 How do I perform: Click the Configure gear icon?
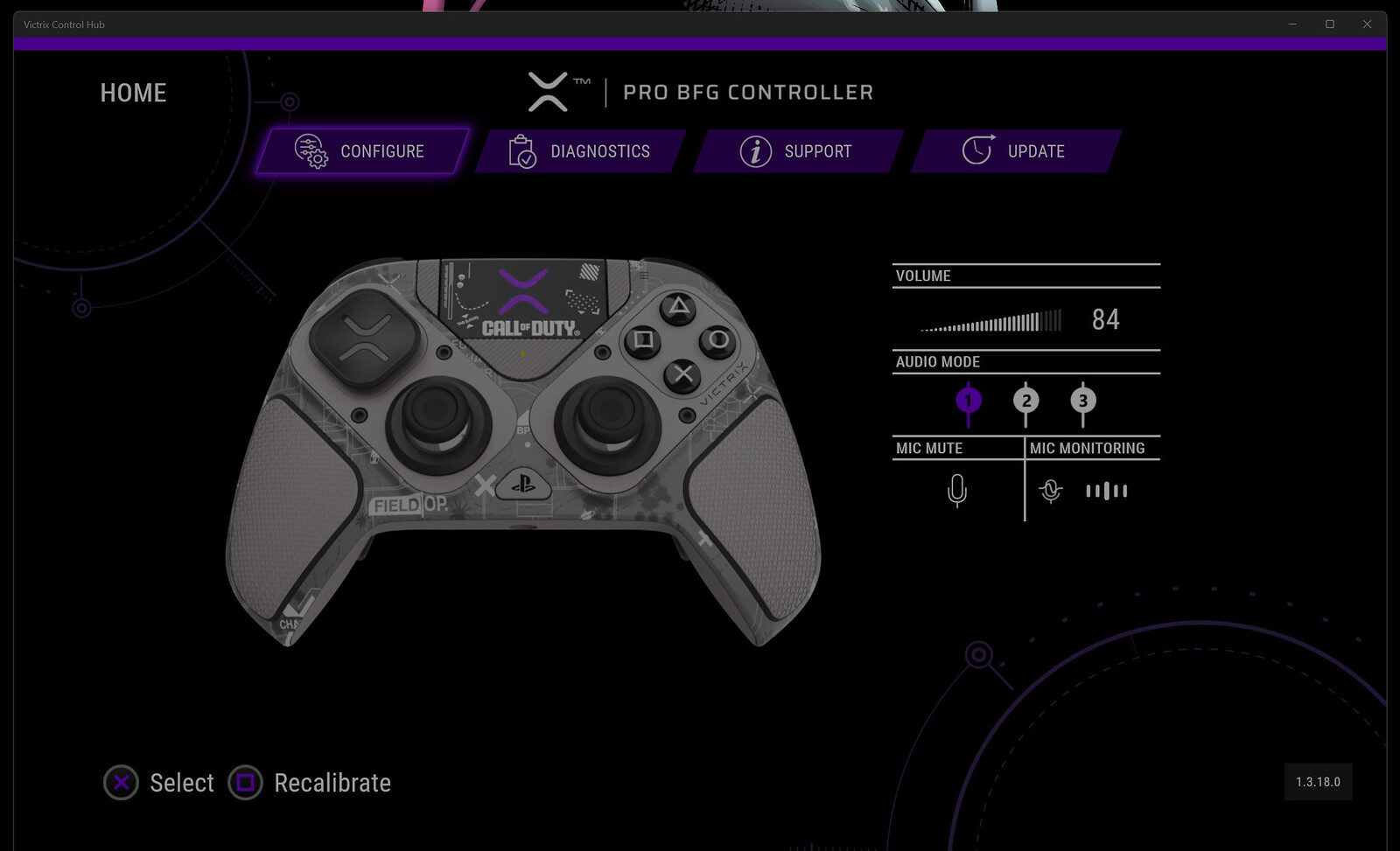[x=310, y=150]
